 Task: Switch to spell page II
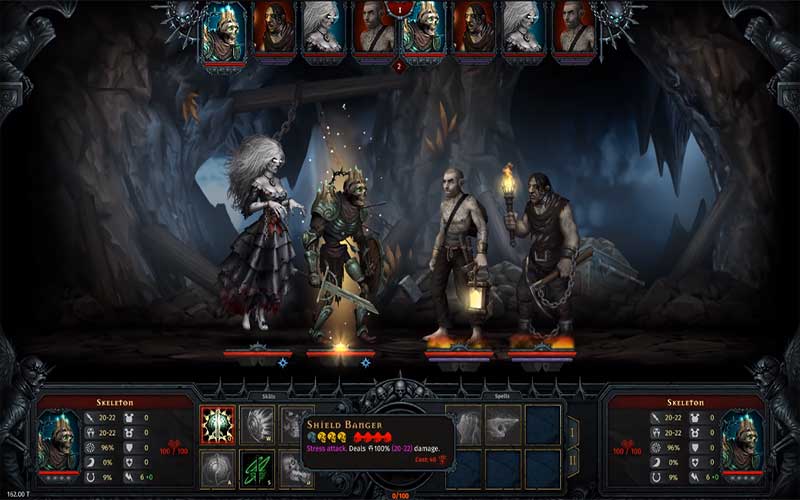point(573,463)
